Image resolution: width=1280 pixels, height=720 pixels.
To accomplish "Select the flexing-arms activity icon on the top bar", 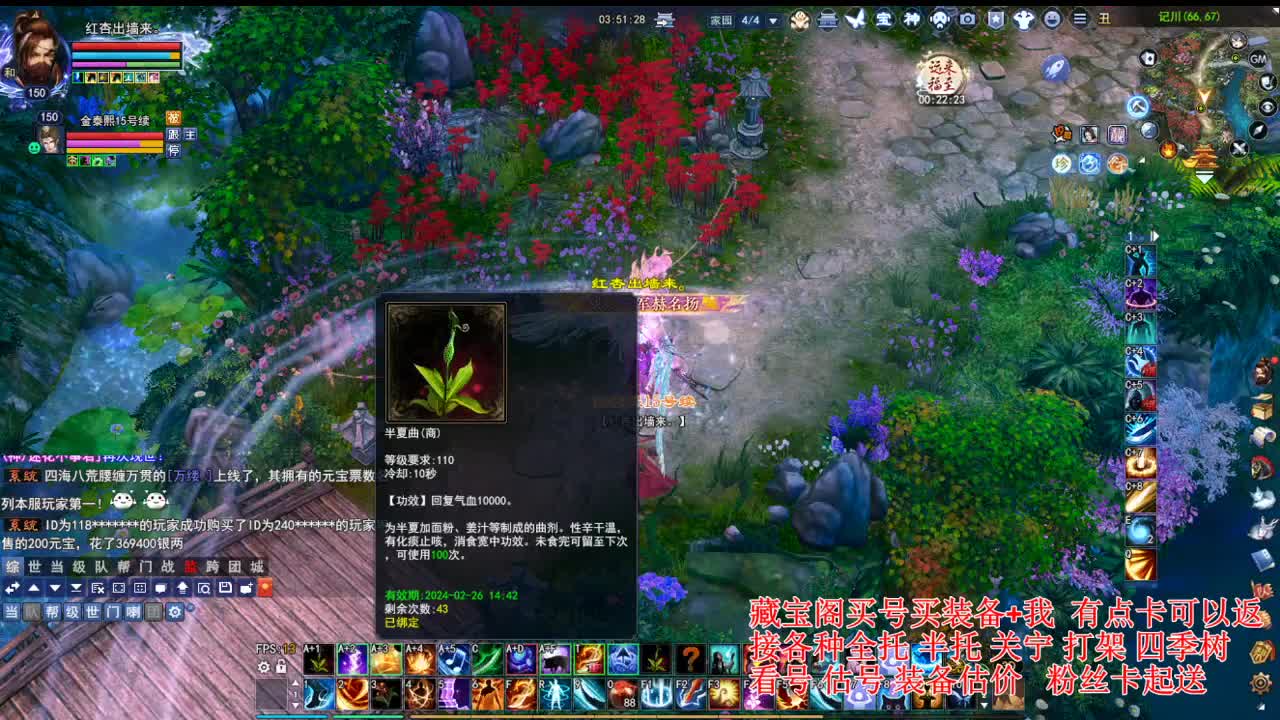I will tap(1023, 17).
